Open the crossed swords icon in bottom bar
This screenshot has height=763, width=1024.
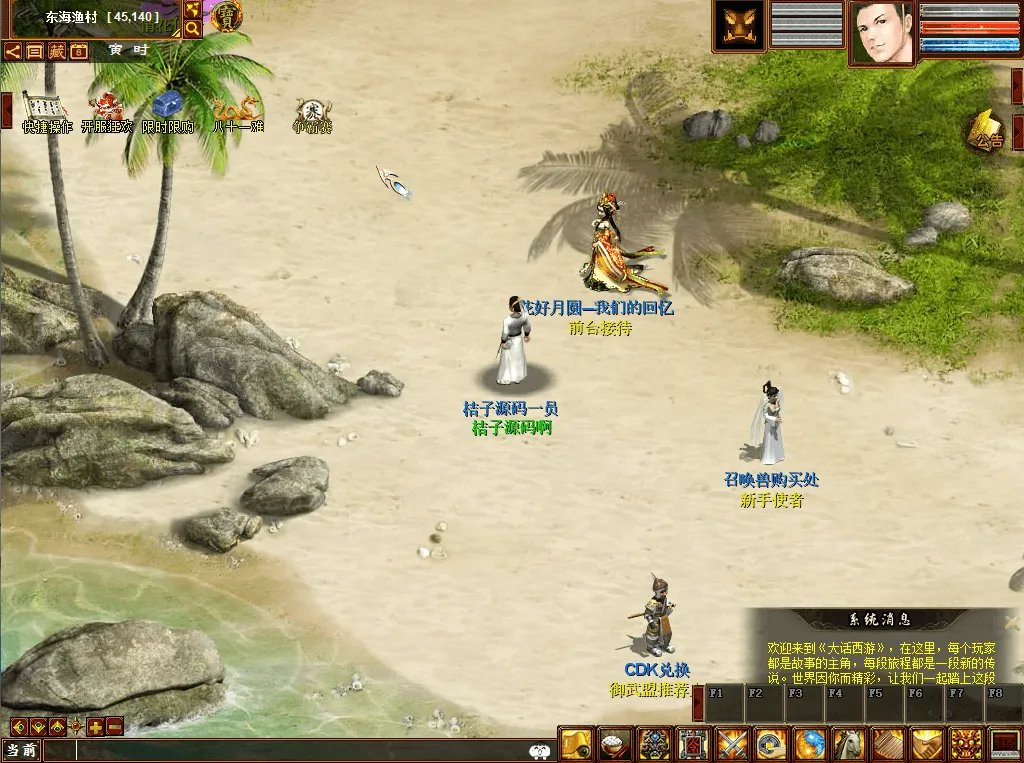(x=732, y=744)
